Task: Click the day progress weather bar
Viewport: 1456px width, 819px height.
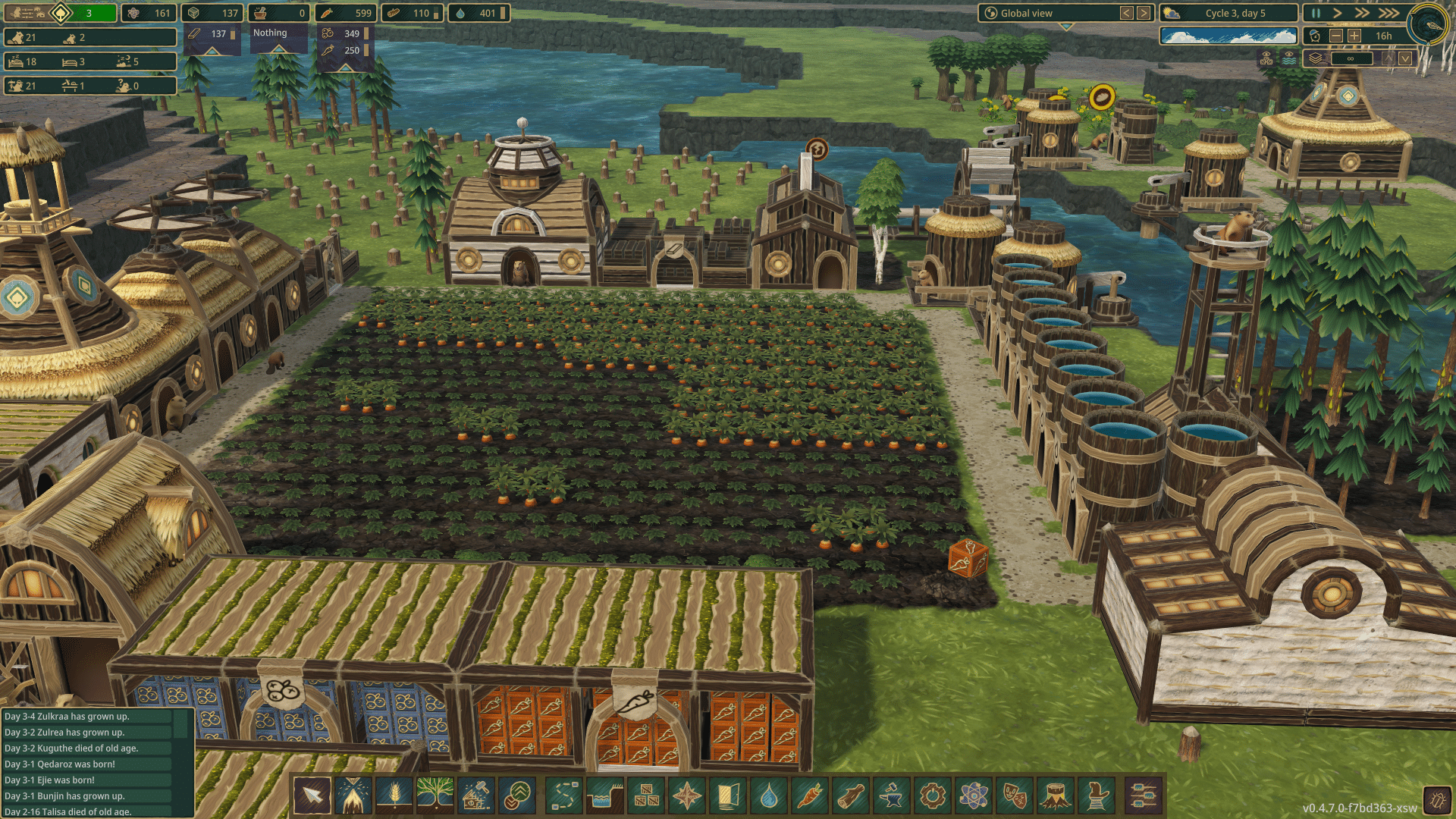Action: [1228, 34]
